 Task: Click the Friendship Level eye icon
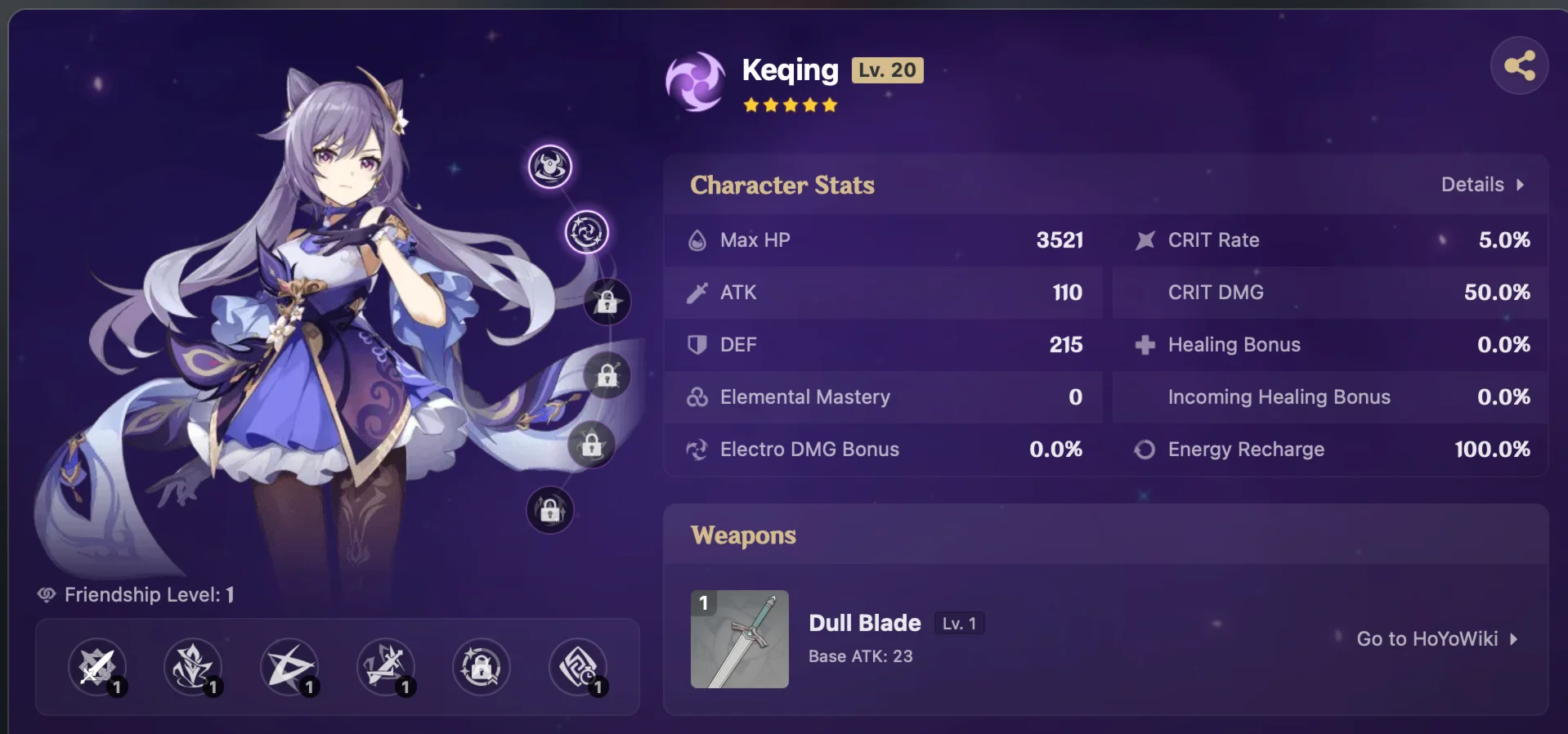(x=46, y=595)
